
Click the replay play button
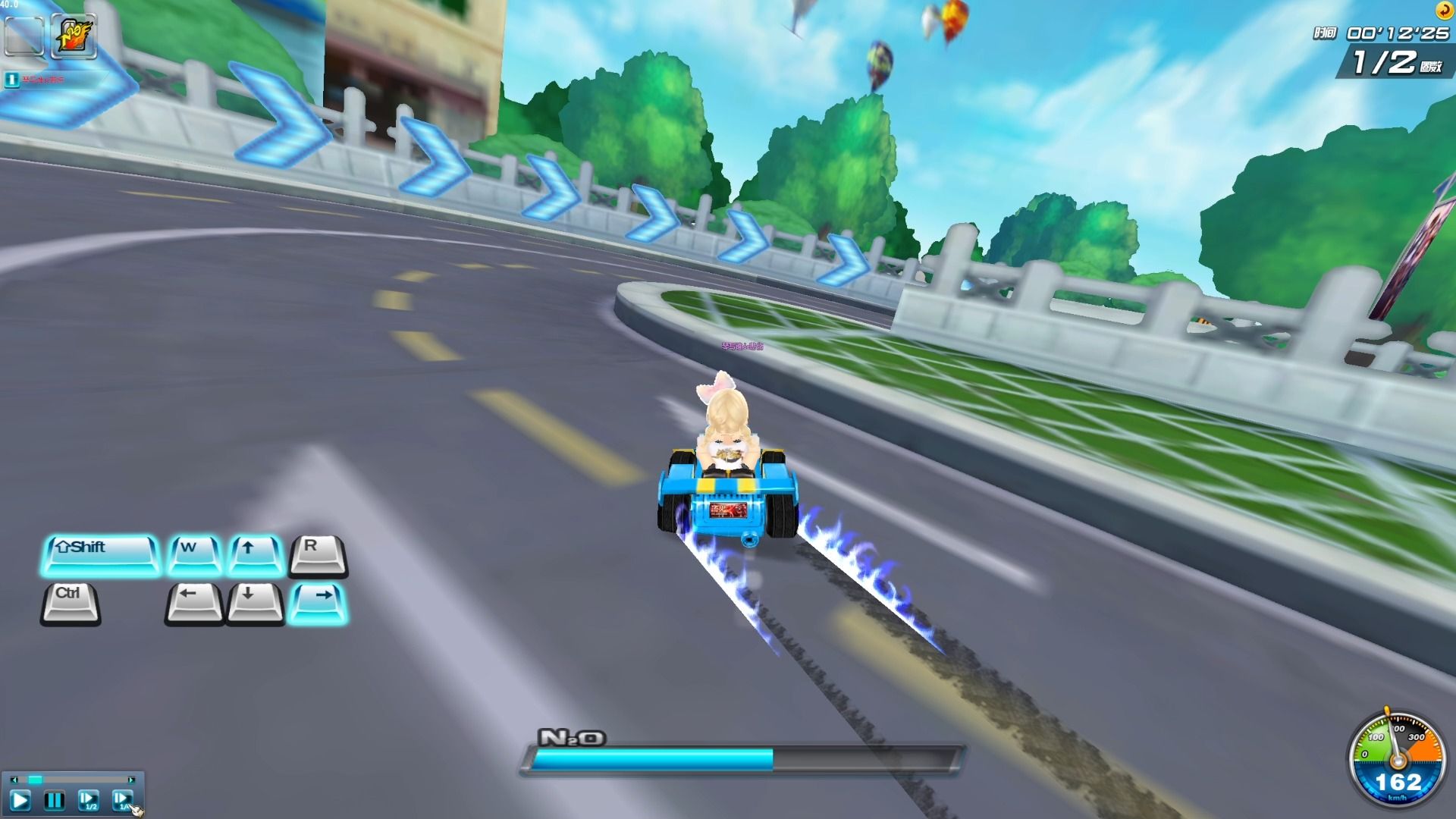tap(20, 800)
